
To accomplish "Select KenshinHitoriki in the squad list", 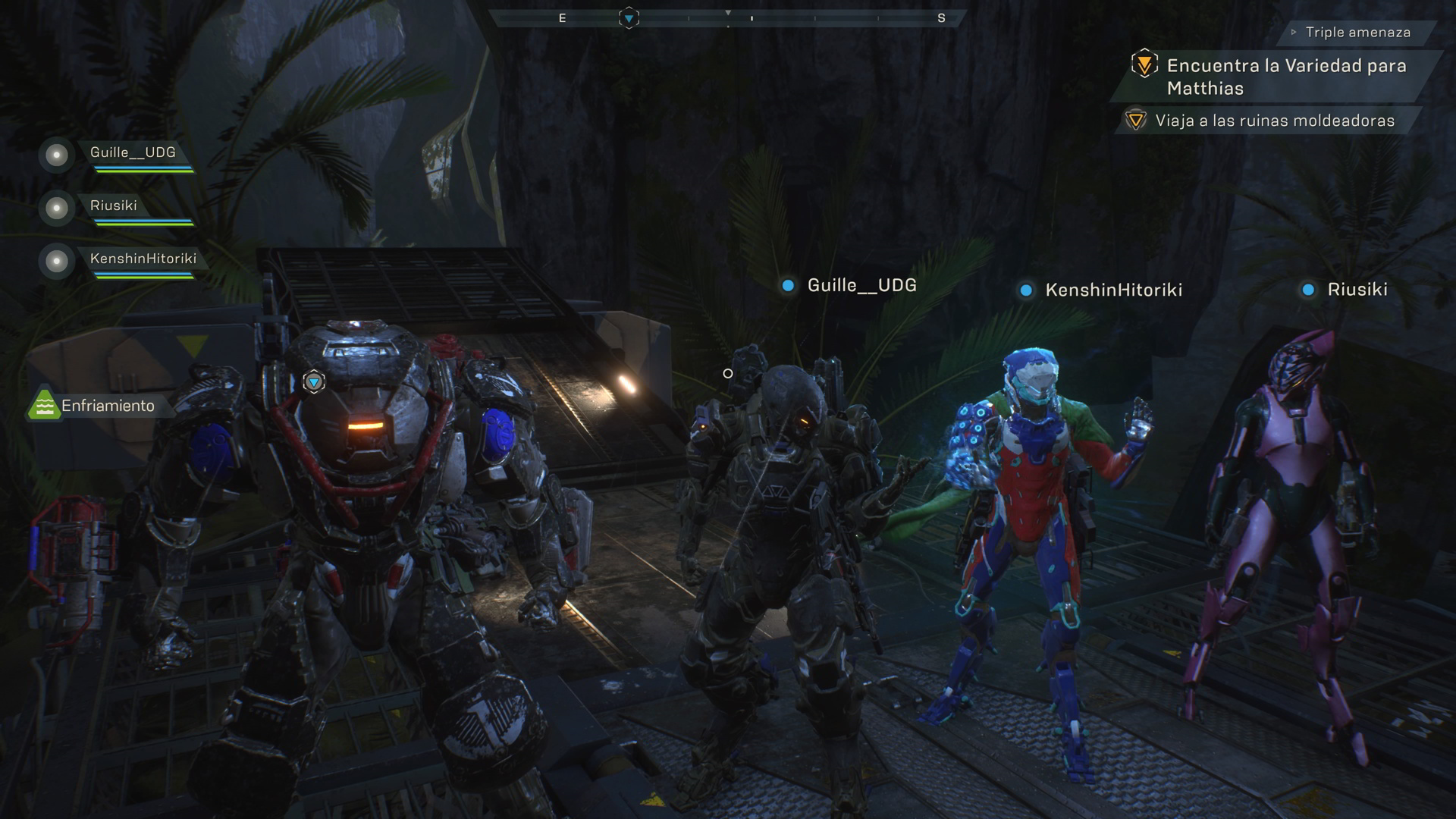I will pyautogui.click(x=143, y=259).
